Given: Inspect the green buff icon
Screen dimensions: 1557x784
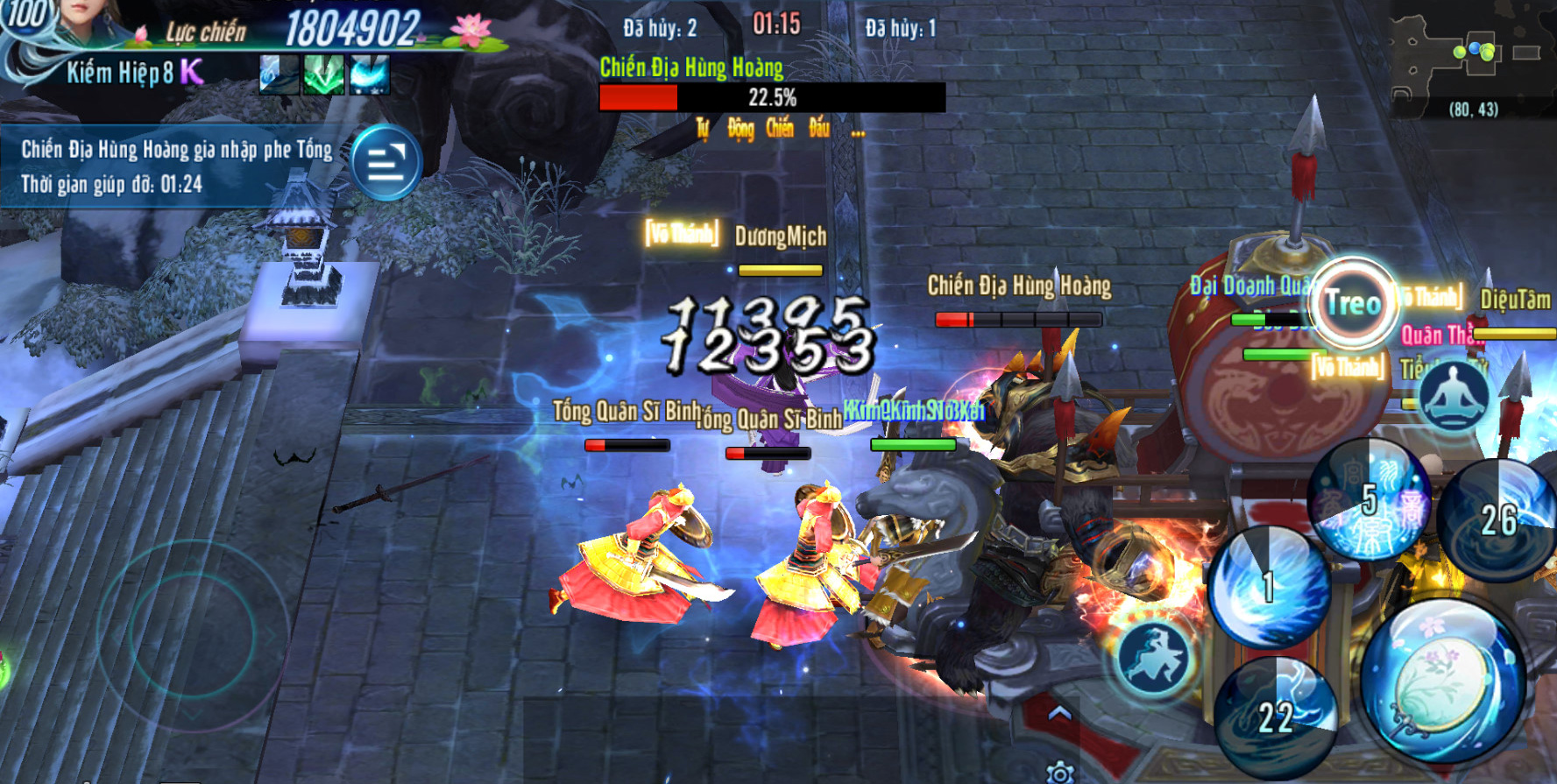Looking at the screenshot, I should pos(323,75).
